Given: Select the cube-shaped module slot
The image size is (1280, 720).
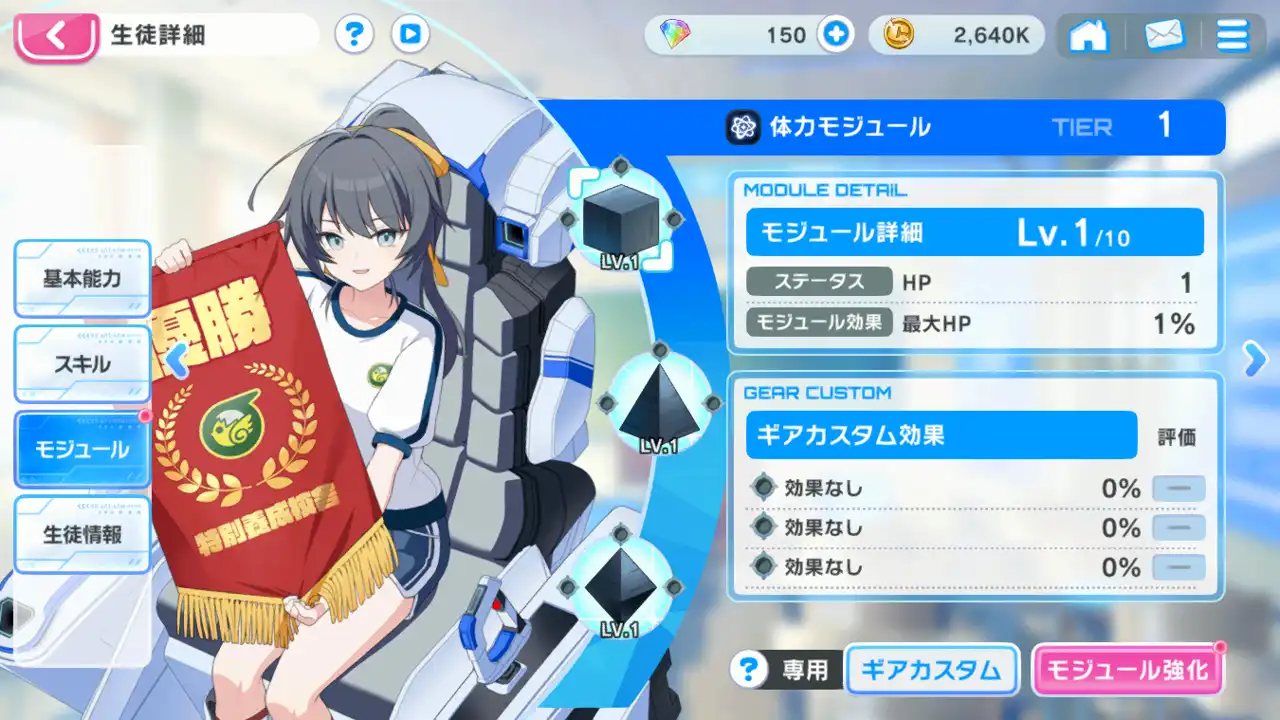Looking at the screenshot, I should 618,222.
